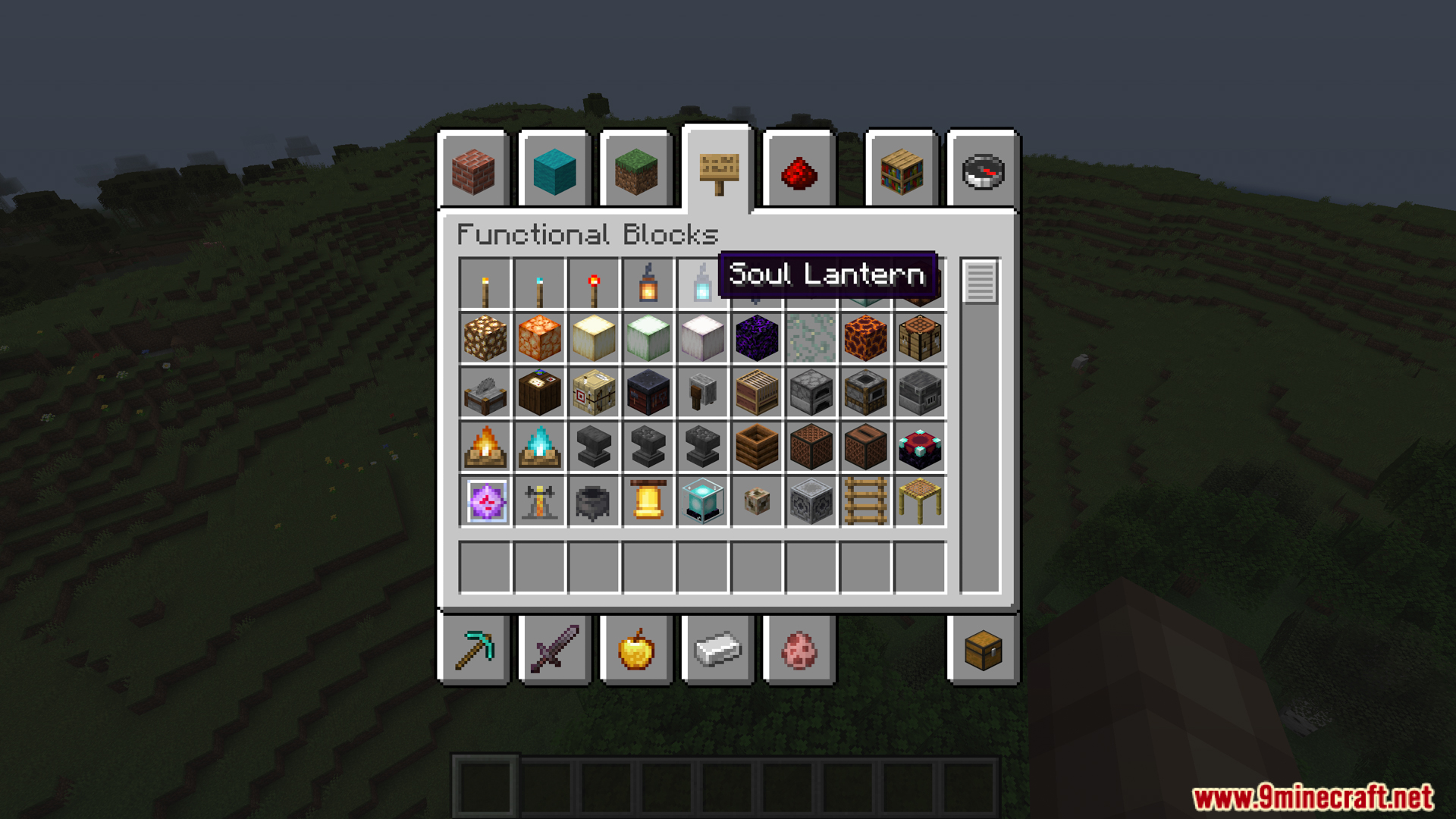Grab the Stonecutter
The image size is (1456, 819).
[x=485, y=393]
